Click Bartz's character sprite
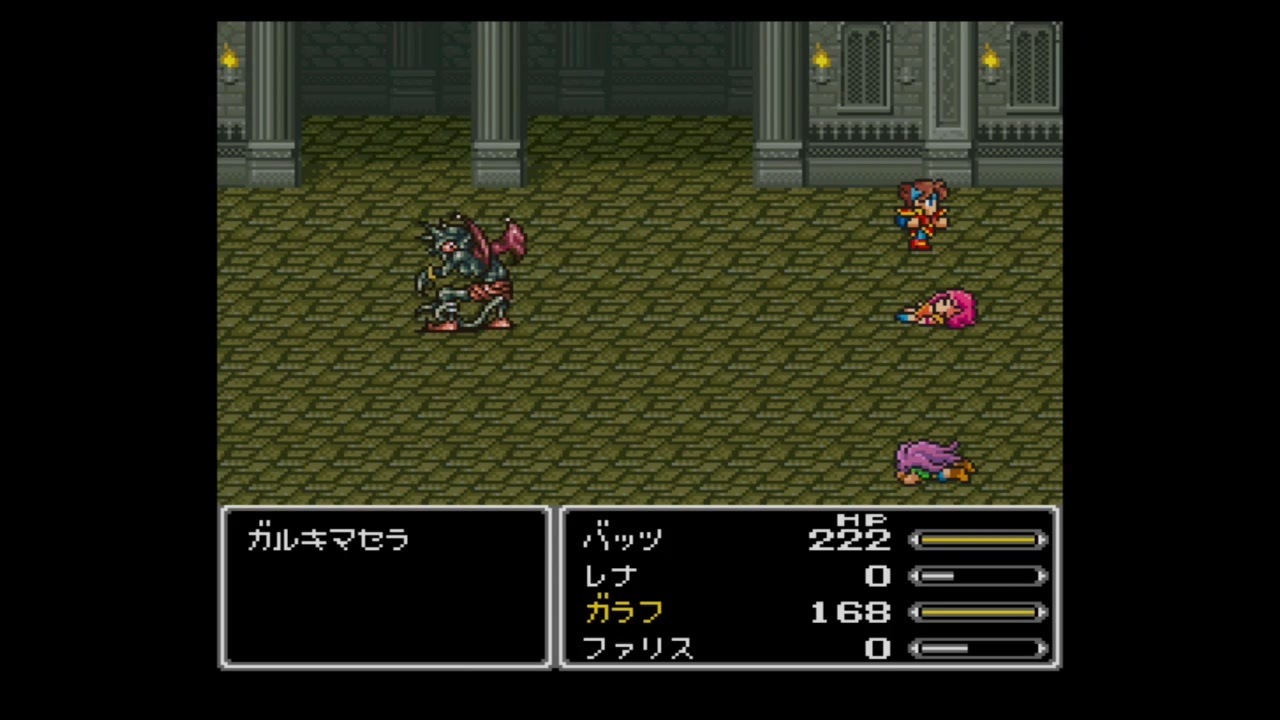 coord(922,215)
